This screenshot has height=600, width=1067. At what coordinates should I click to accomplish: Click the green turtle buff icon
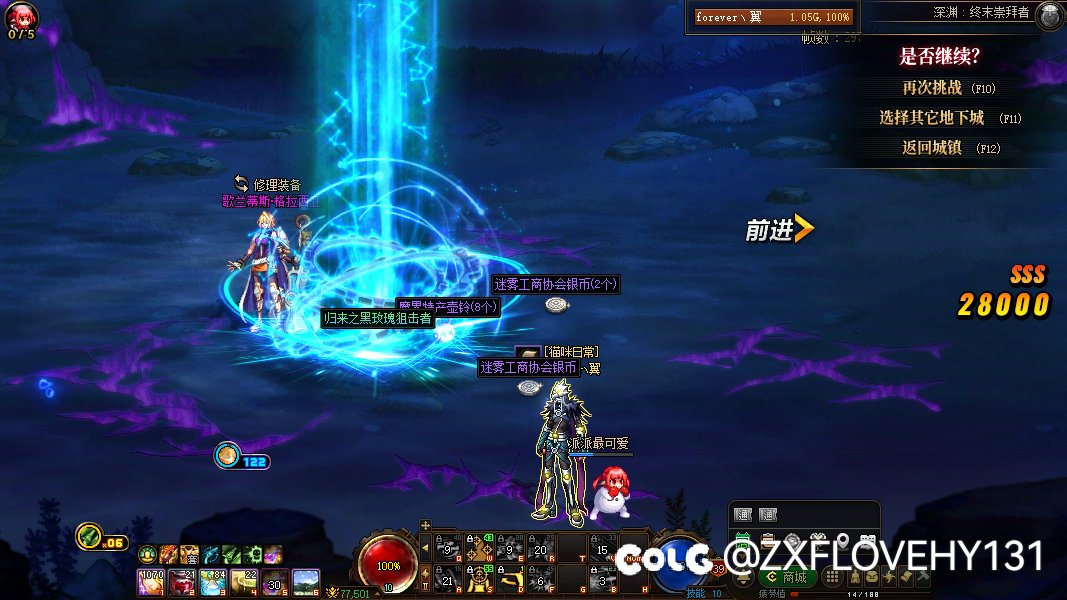click(147, 554)
